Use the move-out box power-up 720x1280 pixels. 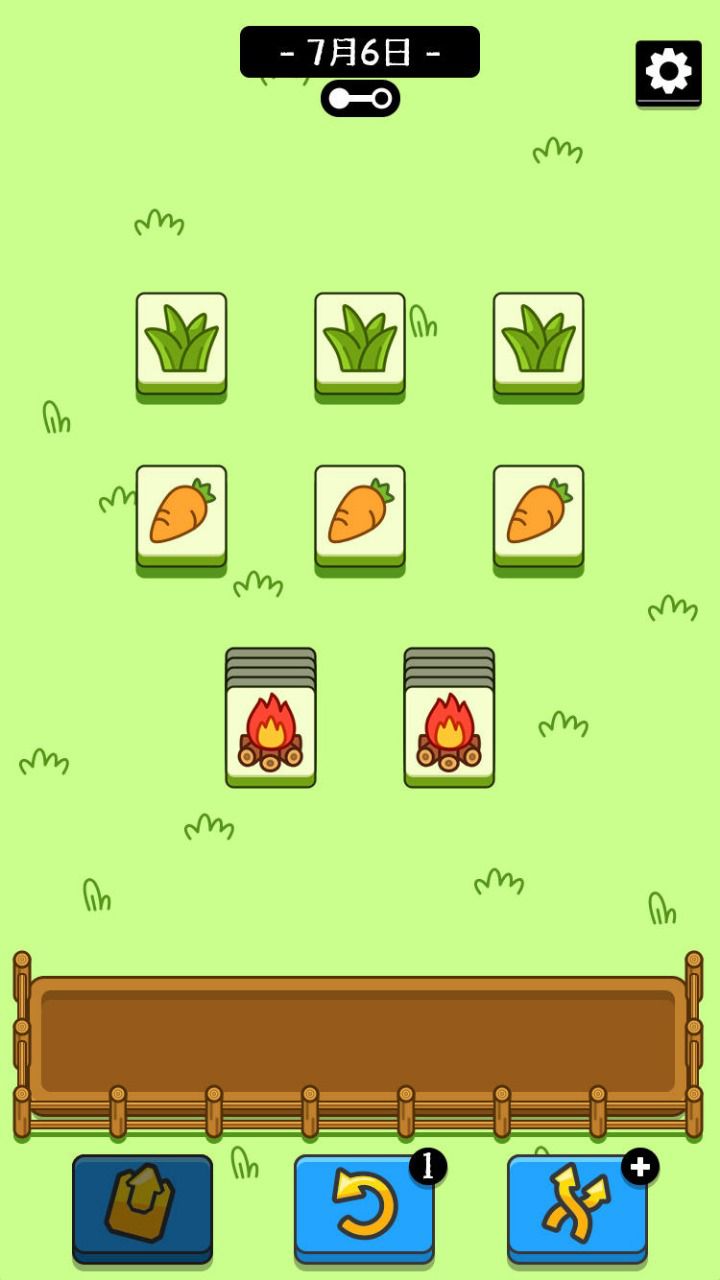(x=142, y=1204)
